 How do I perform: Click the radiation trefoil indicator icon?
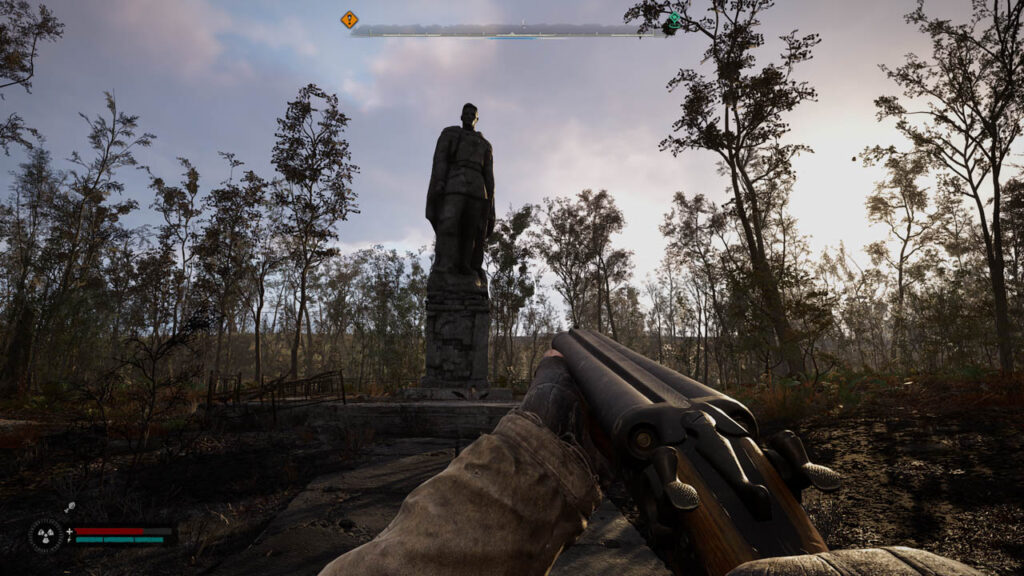click(x=46, y=535)
